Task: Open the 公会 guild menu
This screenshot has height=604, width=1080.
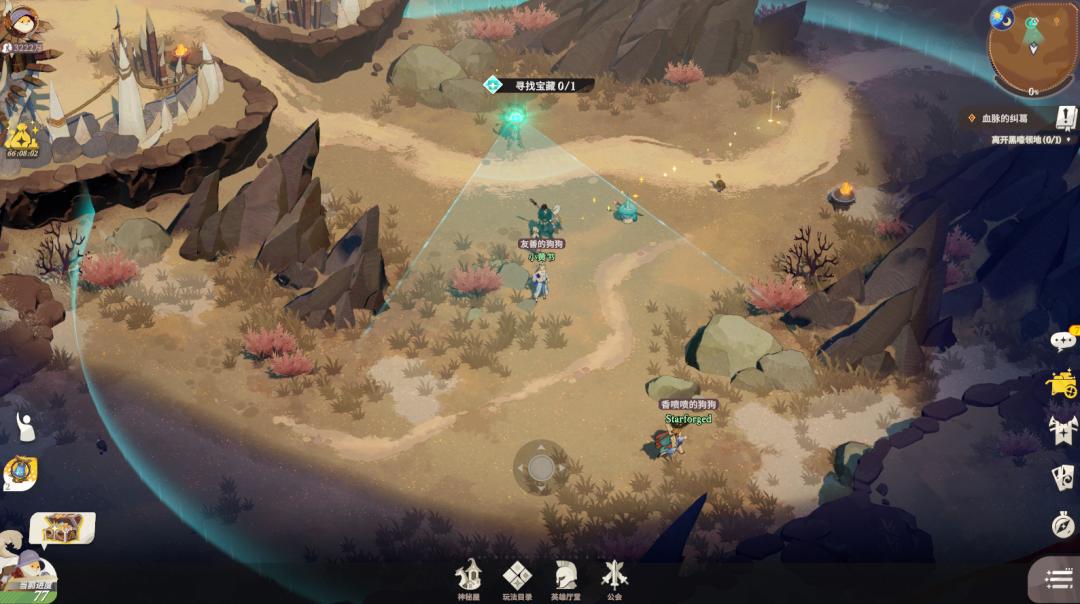Action: [x=614, y=578]
